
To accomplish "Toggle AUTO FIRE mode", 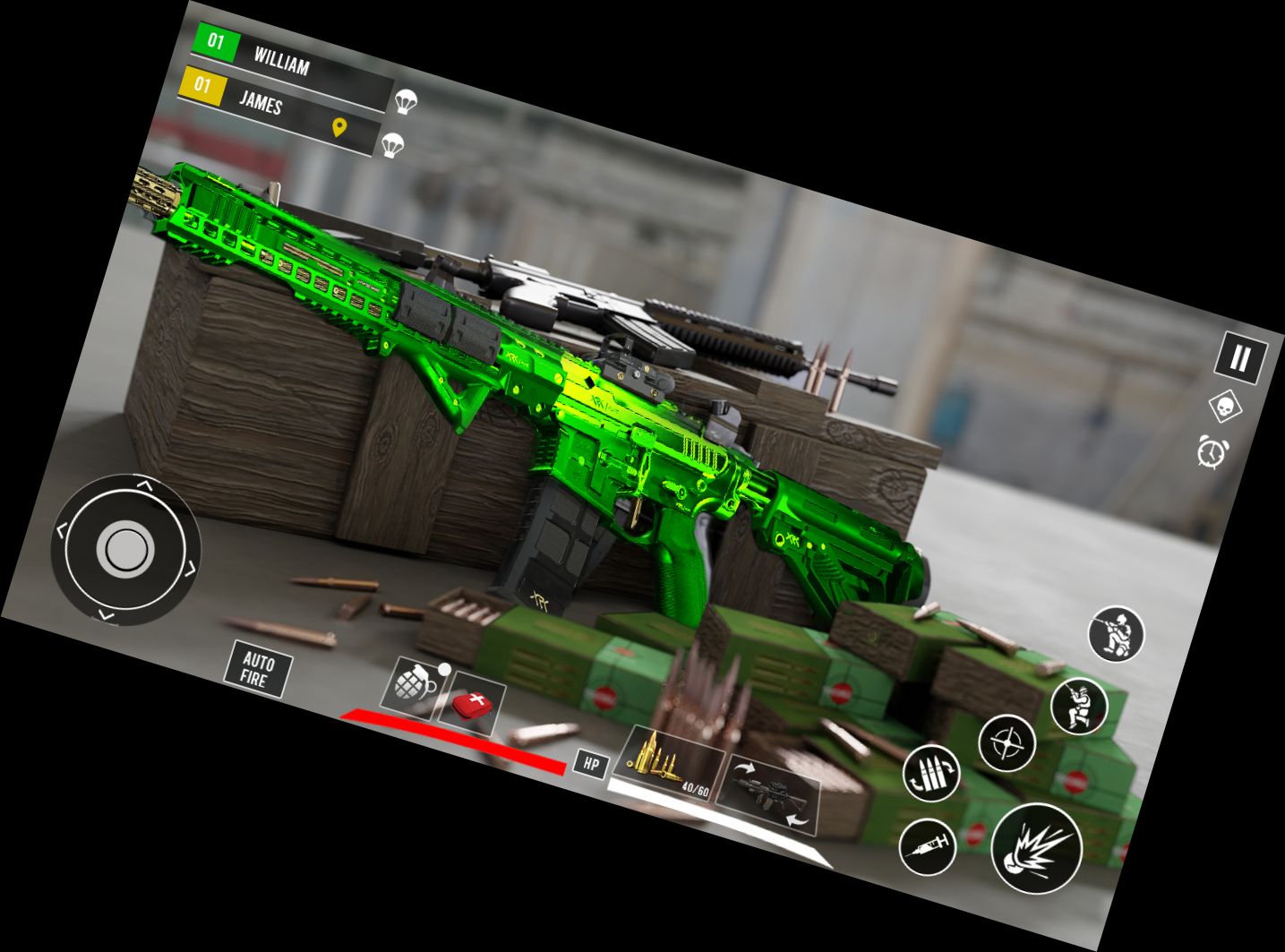I will click(261, 670).
